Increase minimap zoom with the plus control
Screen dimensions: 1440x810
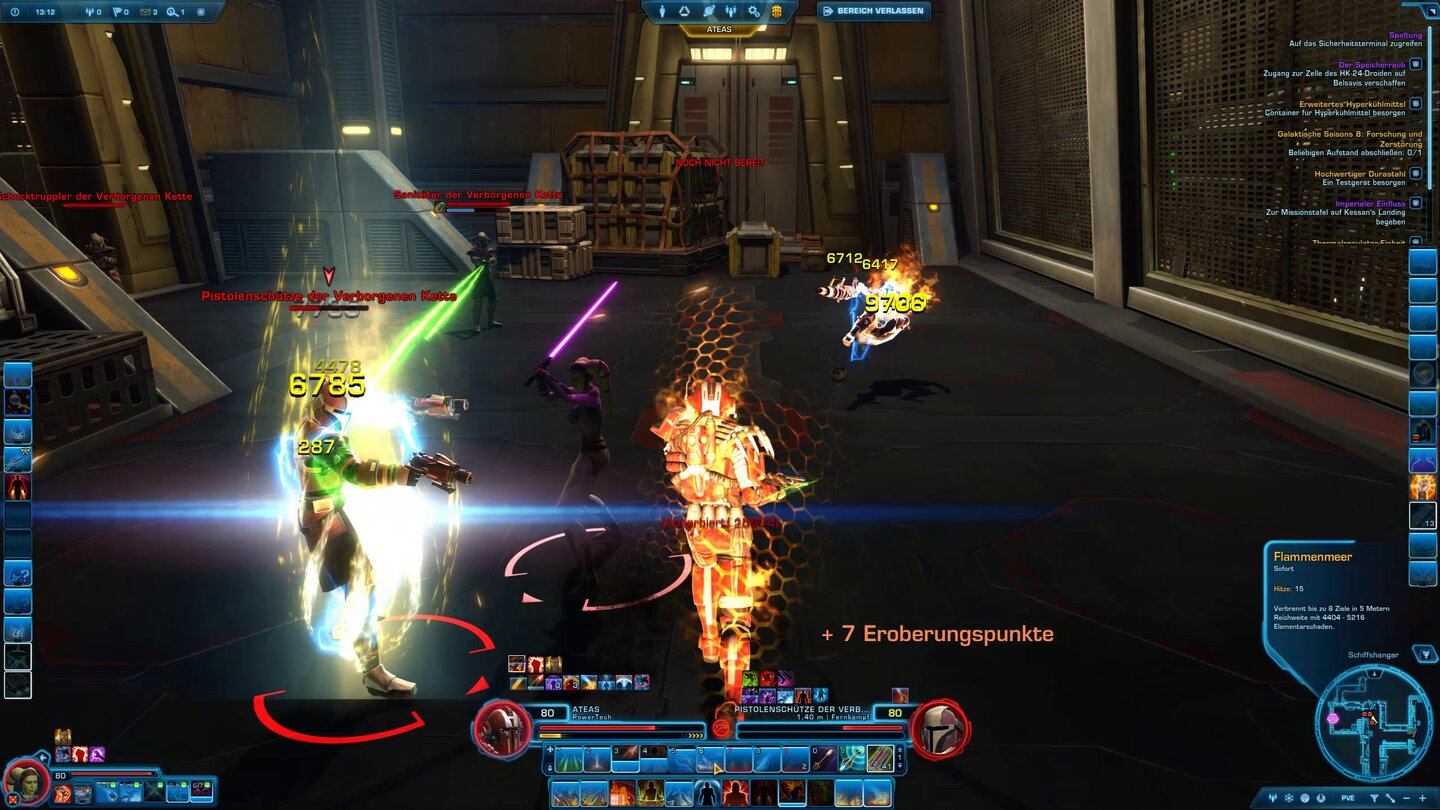[1423, 798]
